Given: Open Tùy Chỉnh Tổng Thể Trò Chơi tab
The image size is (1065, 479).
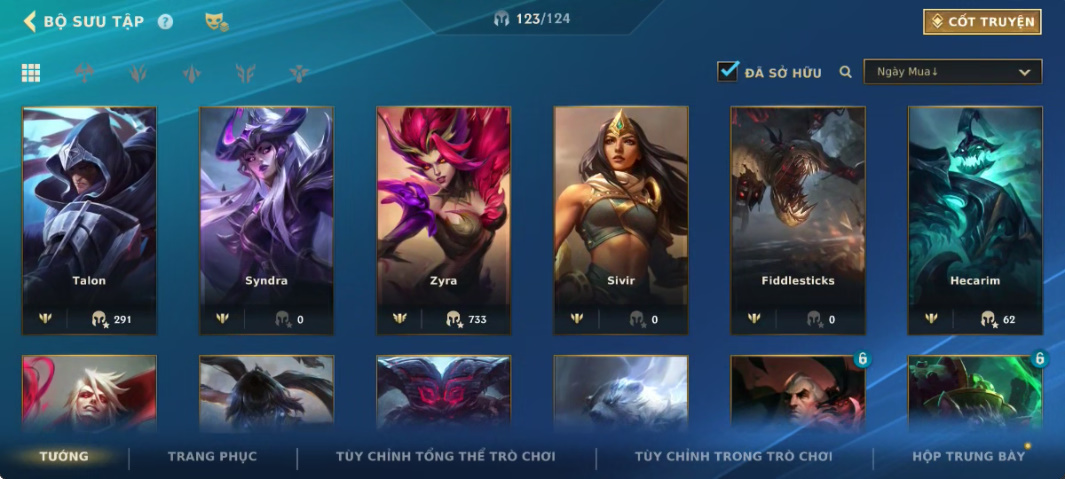Looking at the screenshot, I should [x=445, y=457].
